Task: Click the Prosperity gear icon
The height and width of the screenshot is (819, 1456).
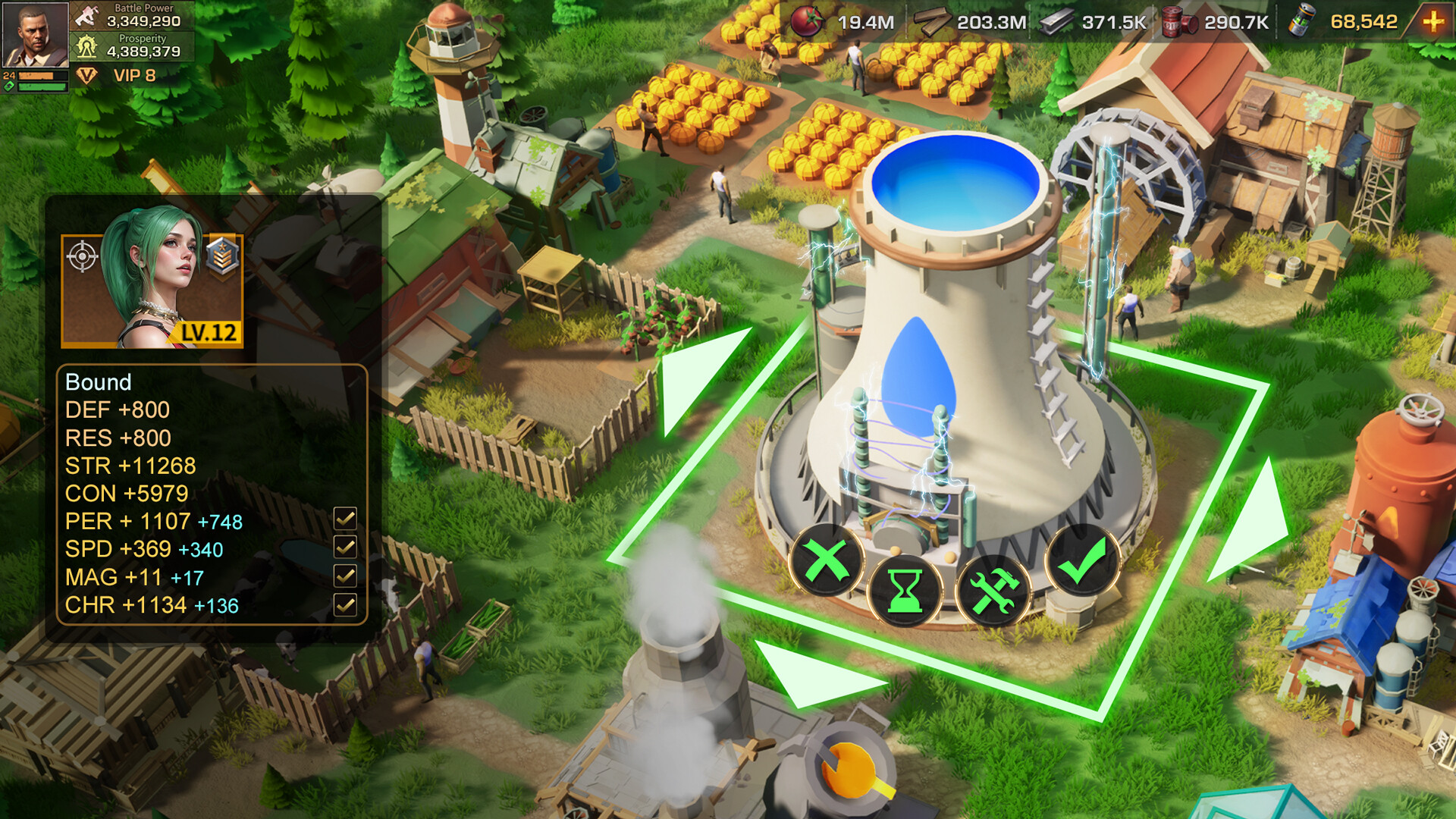Action: pos(86,48)
